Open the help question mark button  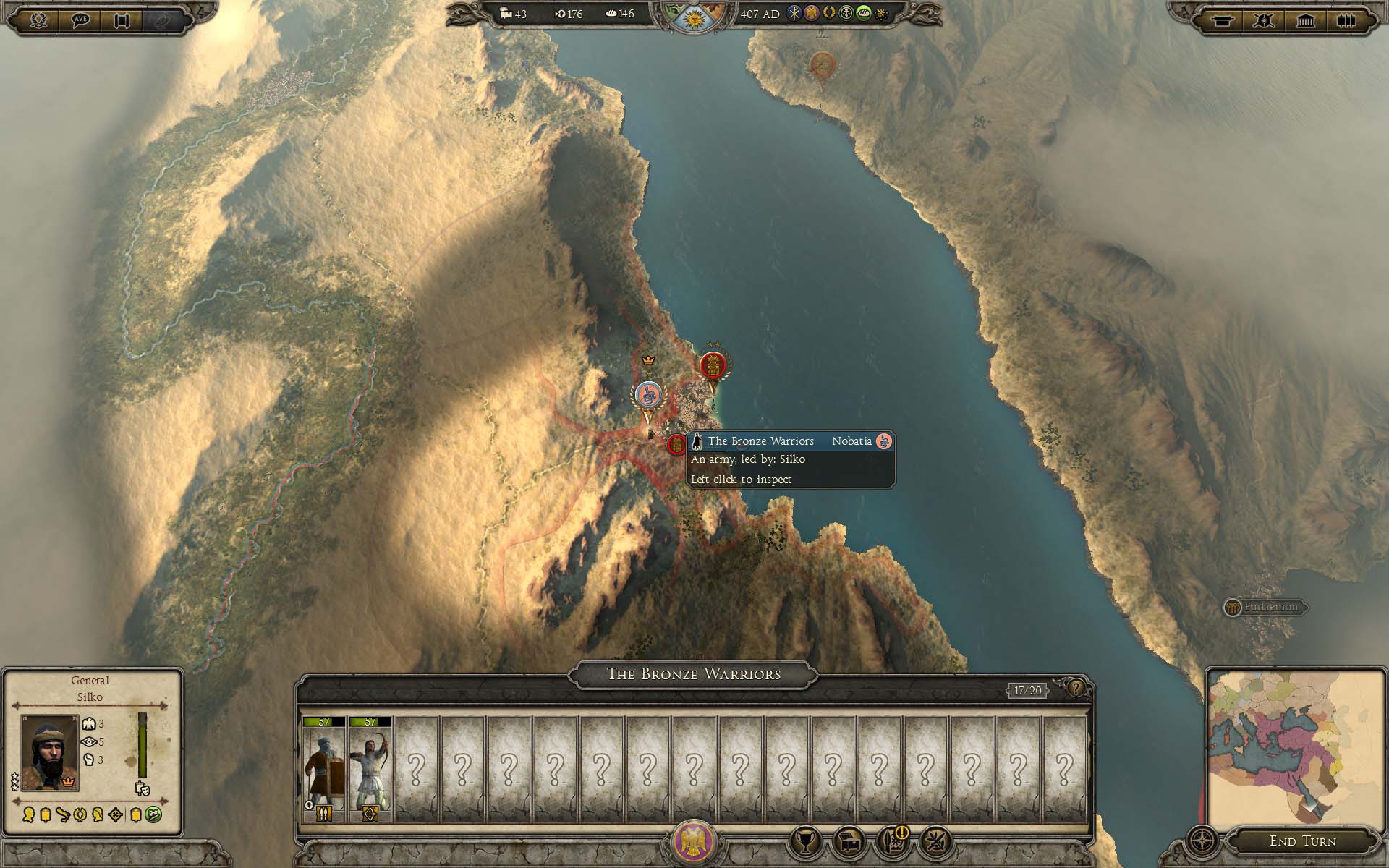tap(1076, 688)
